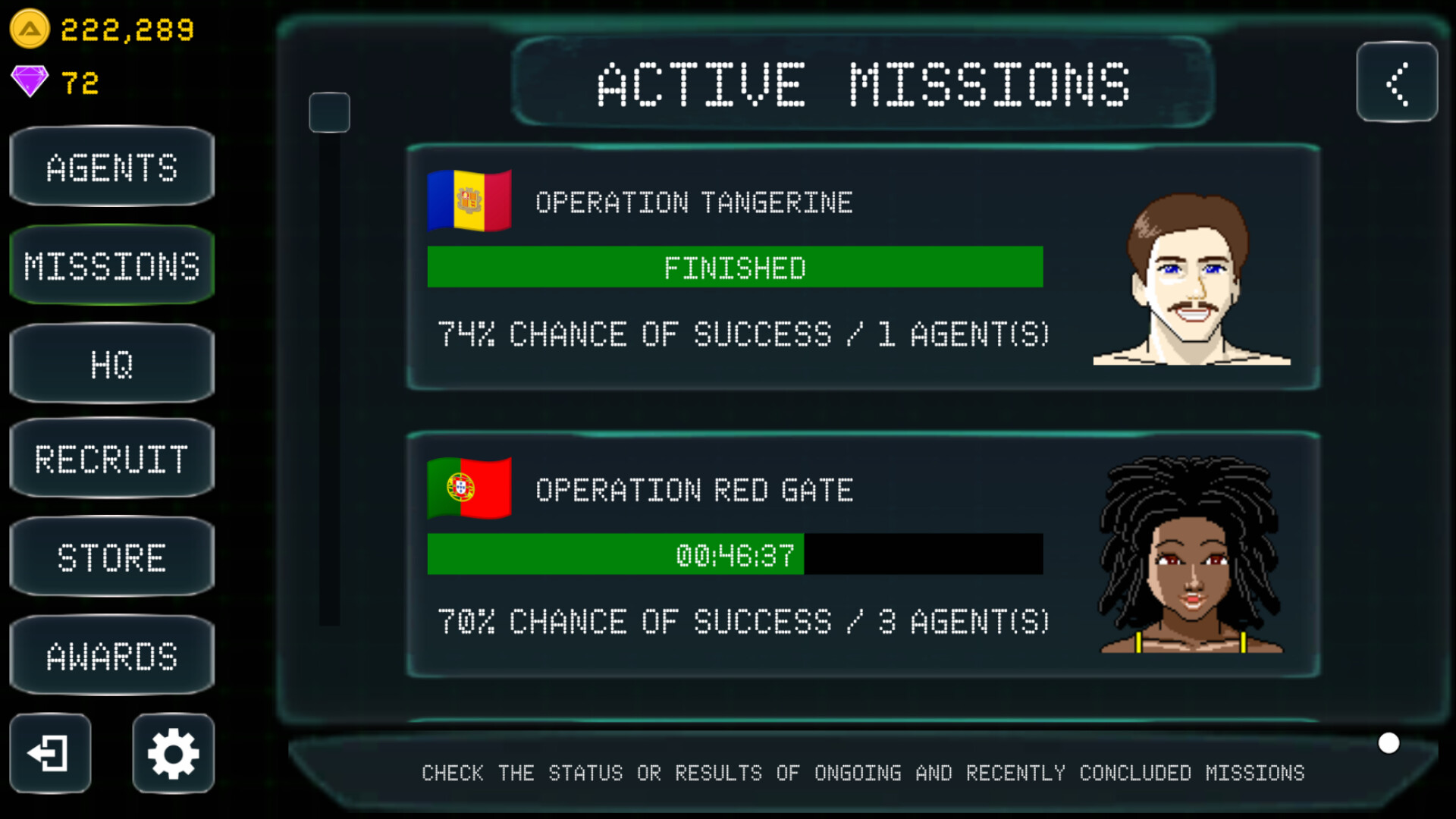
Task: Open the AWARDS screen
Action: click(111, 655)
